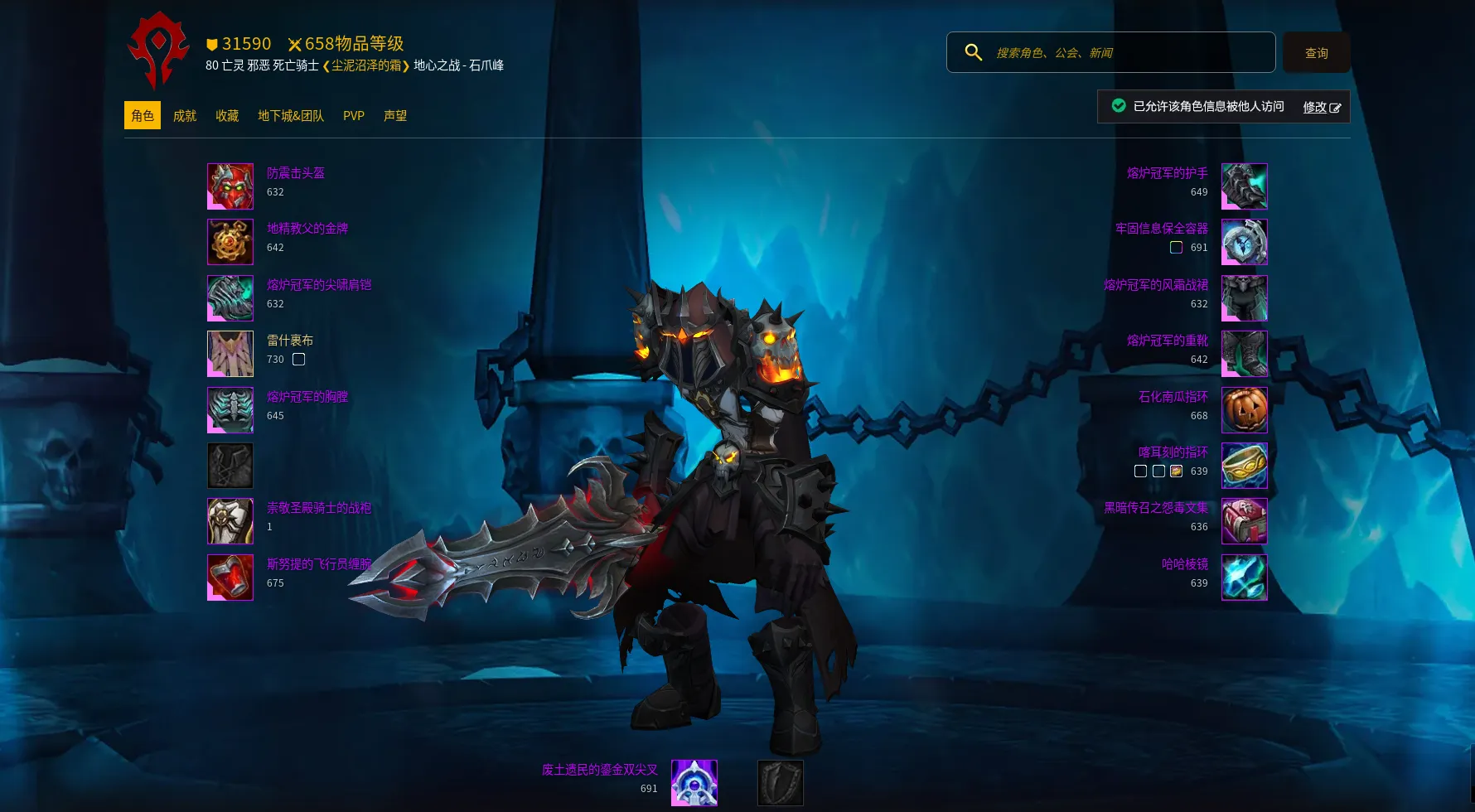Show the PVP tab
1475x812 pixels.
point(354,116)
